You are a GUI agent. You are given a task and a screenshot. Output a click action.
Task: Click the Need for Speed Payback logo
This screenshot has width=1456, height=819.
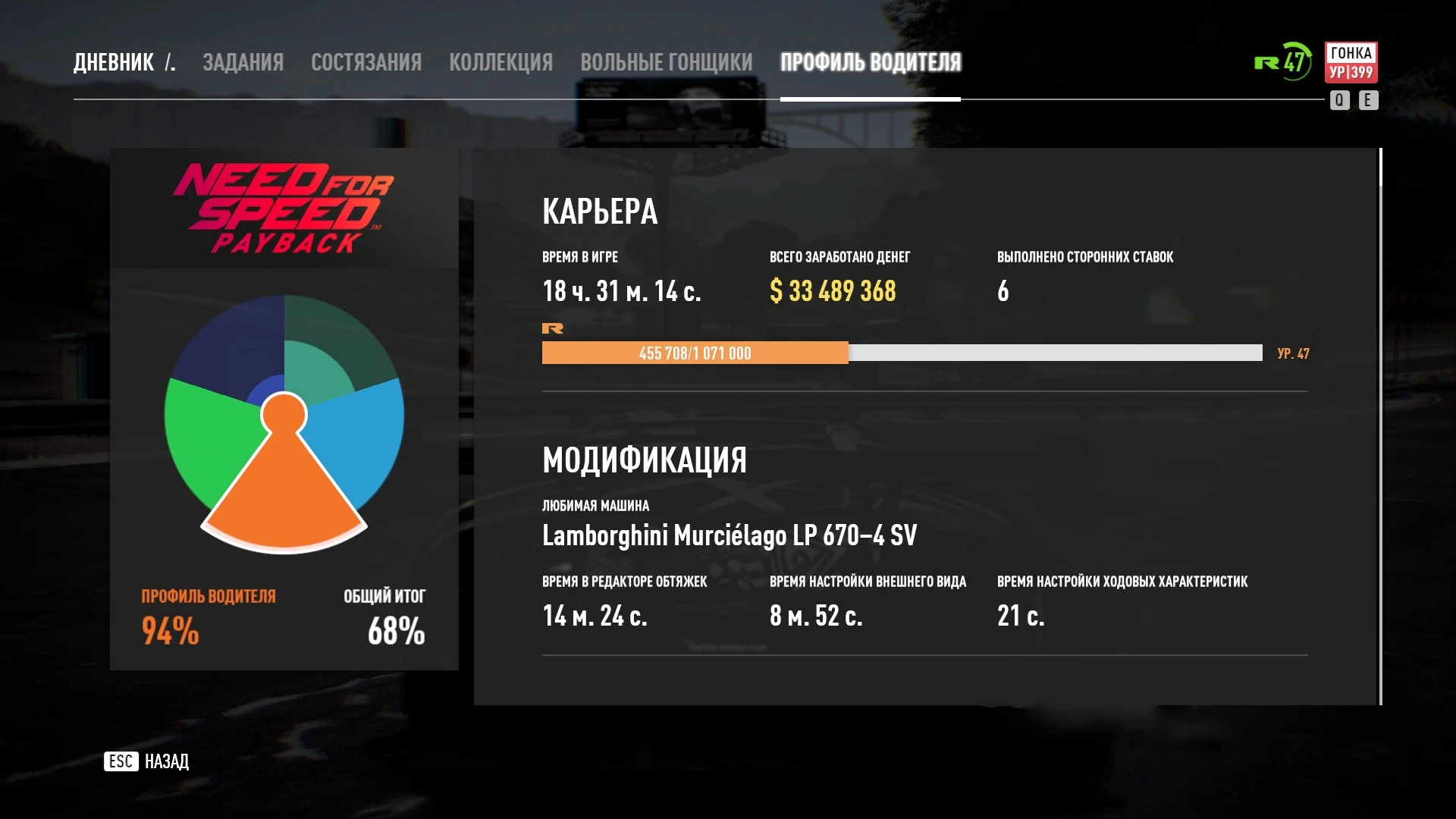283,207
